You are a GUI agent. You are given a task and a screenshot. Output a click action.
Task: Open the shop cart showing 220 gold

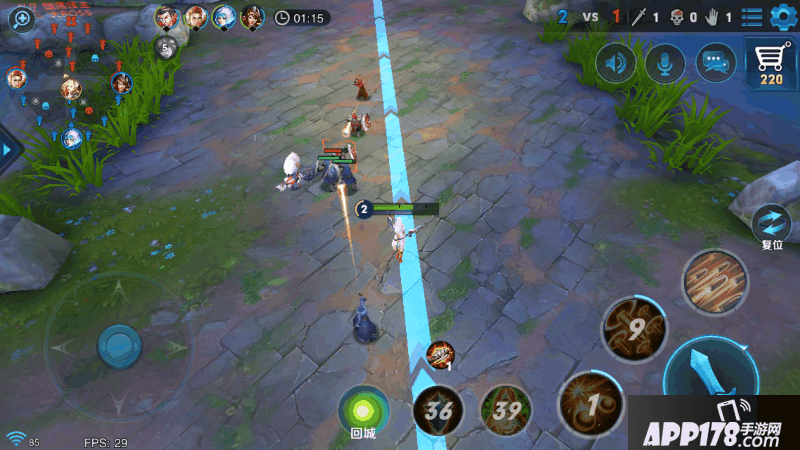[771, 66]
